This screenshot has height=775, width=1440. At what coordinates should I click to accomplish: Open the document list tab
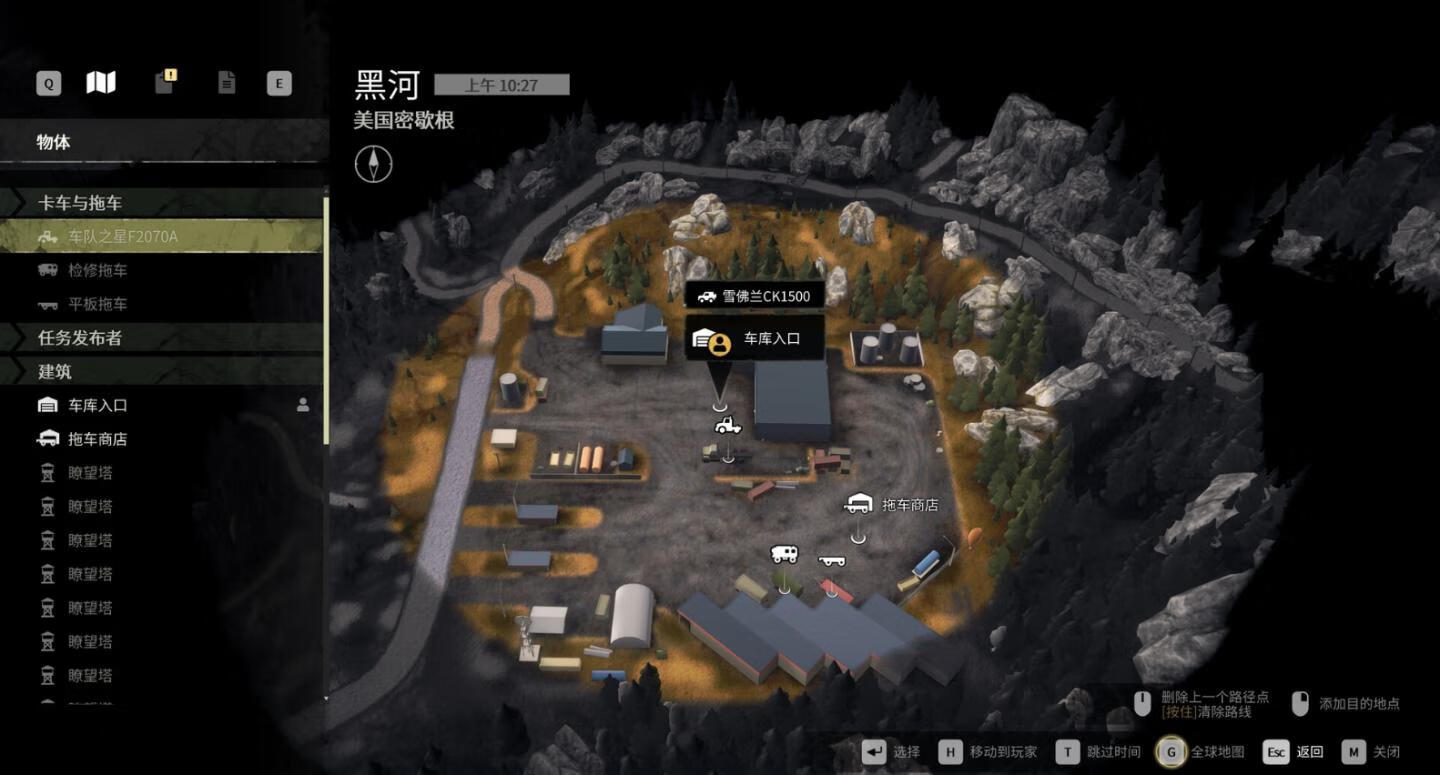click(227, 83)
